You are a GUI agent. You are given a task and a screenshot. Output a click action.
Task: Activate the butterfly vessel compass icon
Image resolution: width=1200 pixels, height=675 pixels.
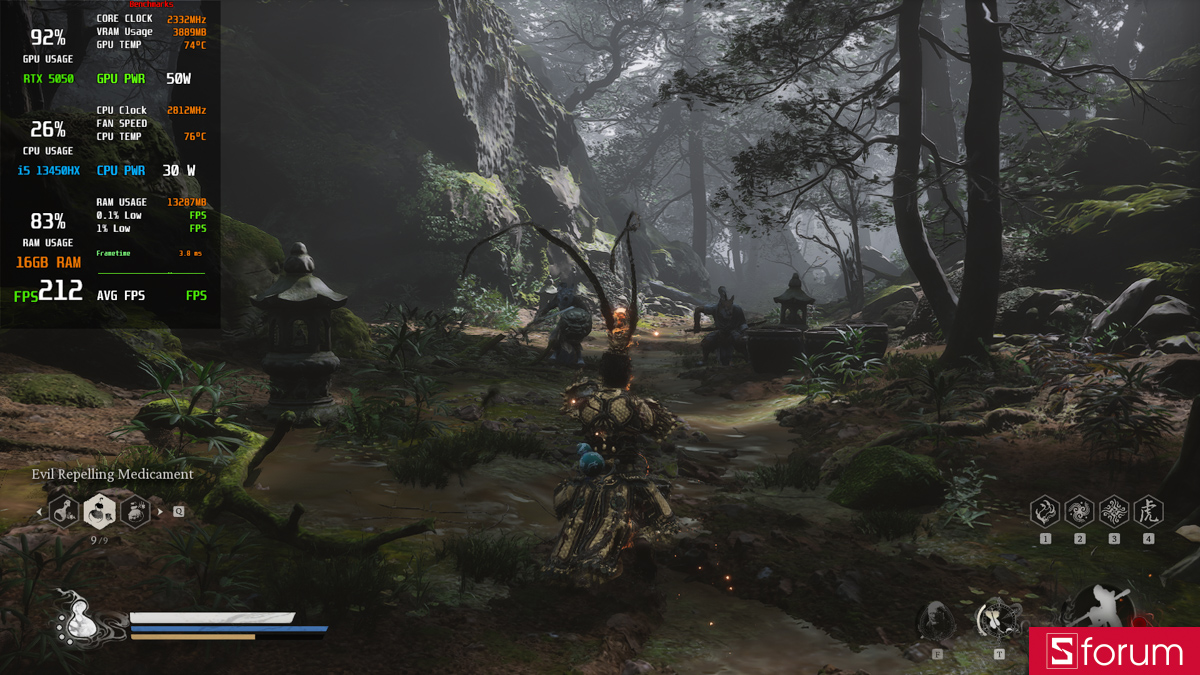[997, 619]
